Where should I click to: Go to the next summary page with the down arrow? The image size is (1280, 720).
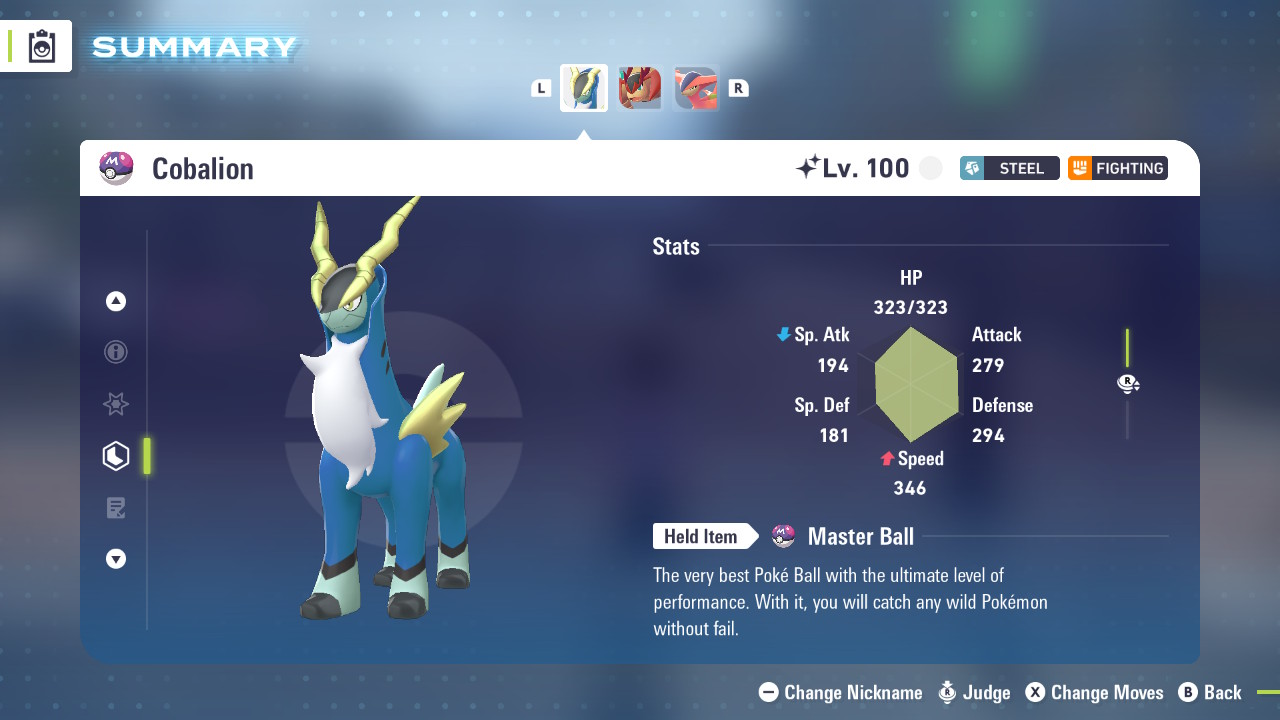click(116, 559)
